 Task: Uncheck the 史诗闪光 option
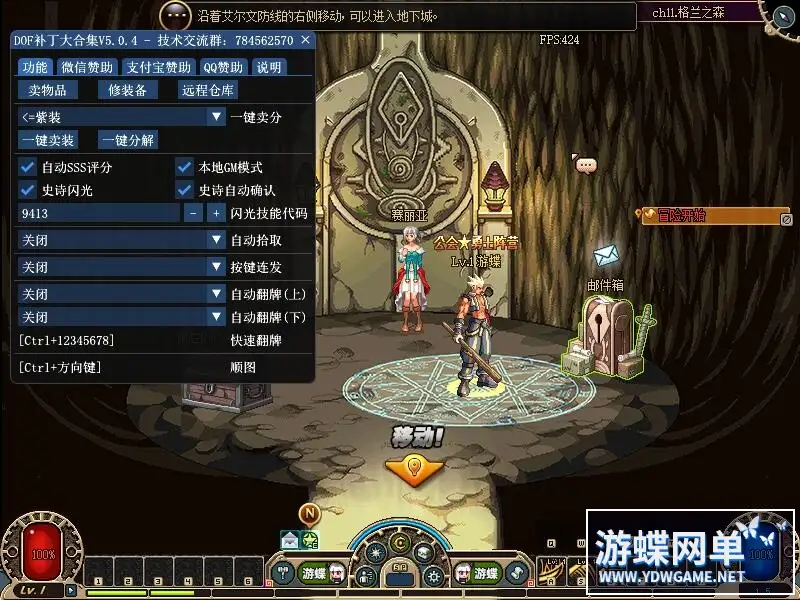pos(27,190)
